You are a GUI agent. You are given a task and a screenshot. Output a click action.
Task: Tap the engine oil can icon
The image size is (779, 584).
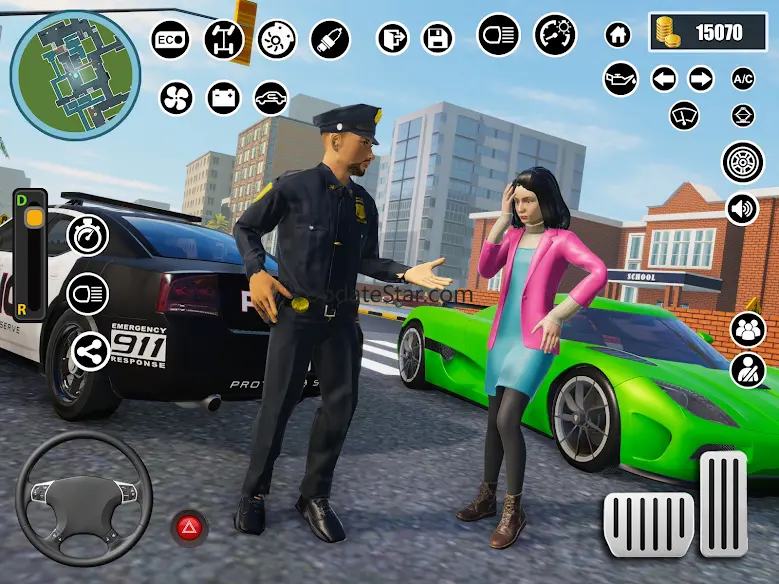point(621,79)
